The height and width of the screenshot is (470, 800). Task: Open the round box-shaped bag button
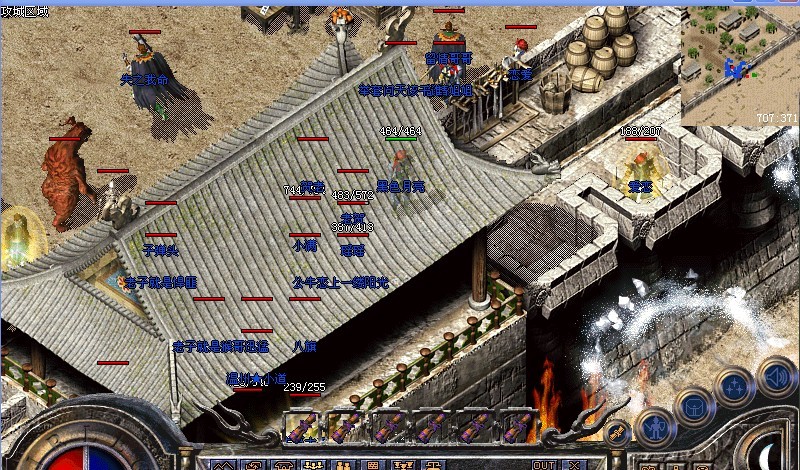pyautogui.click(x=693, y=406)
